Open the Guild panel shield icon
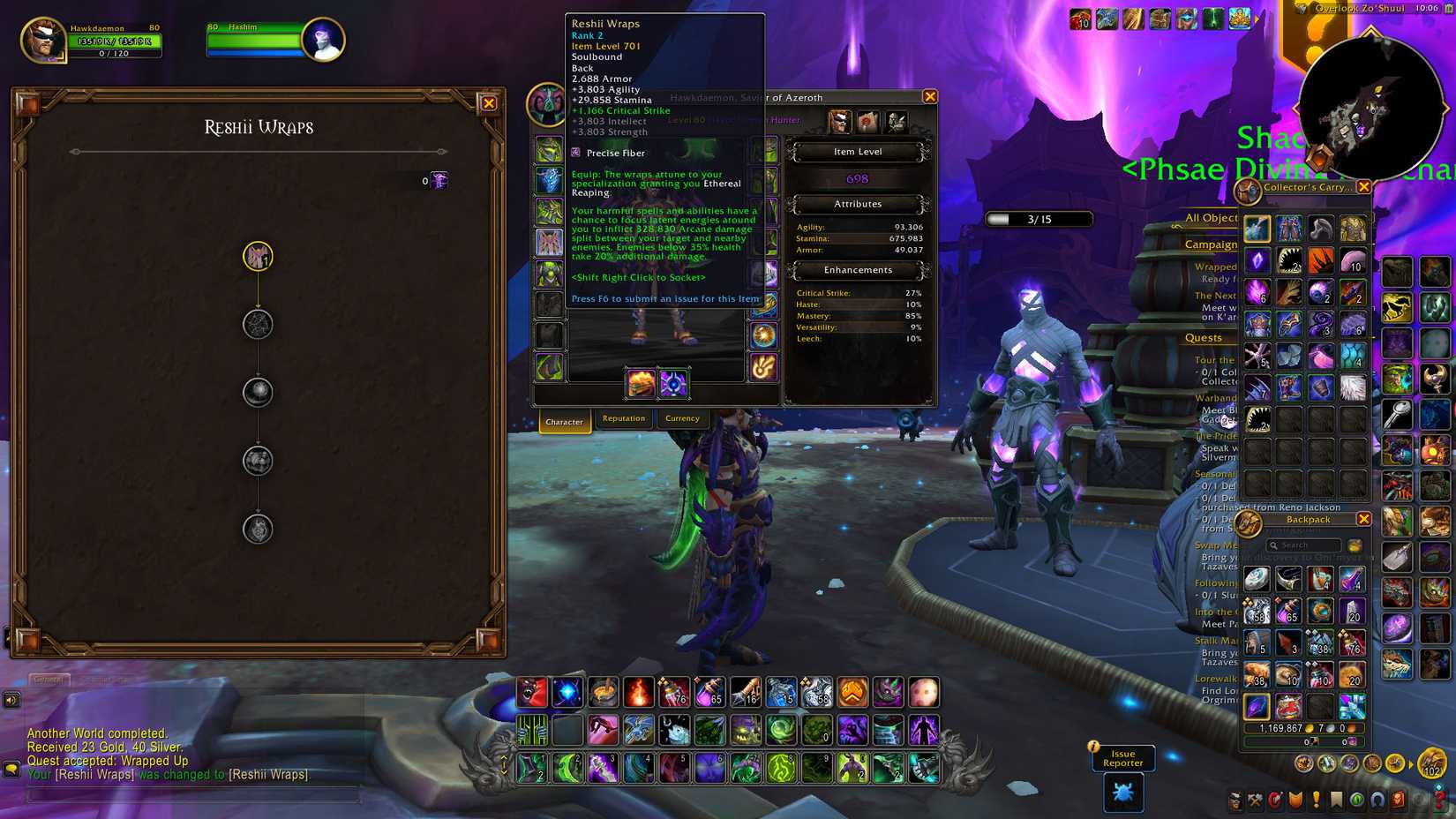 click(x=1295, y=799)
